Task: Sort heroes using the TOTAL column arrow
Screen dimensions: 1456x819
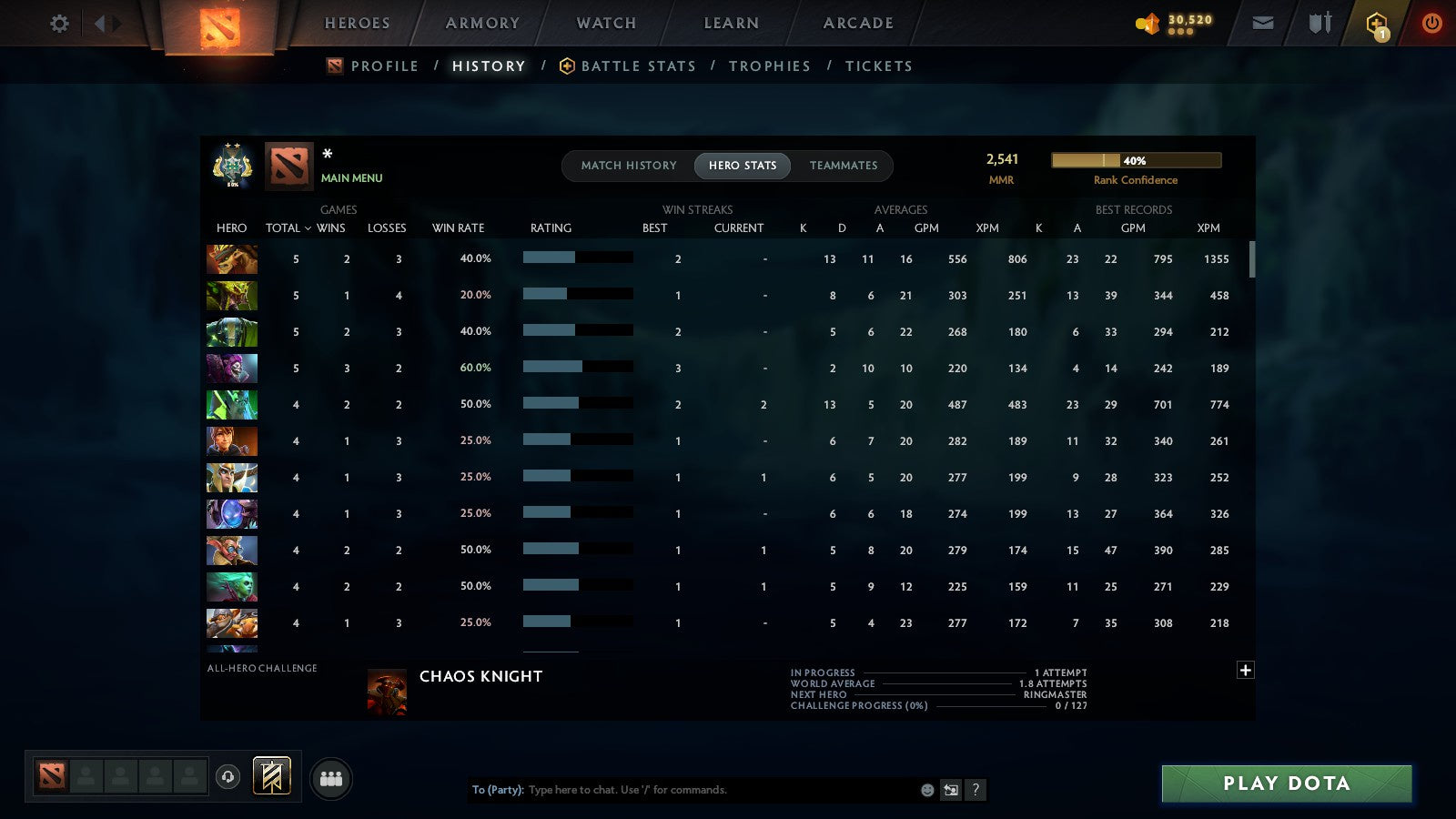Action: coord(288,228)
